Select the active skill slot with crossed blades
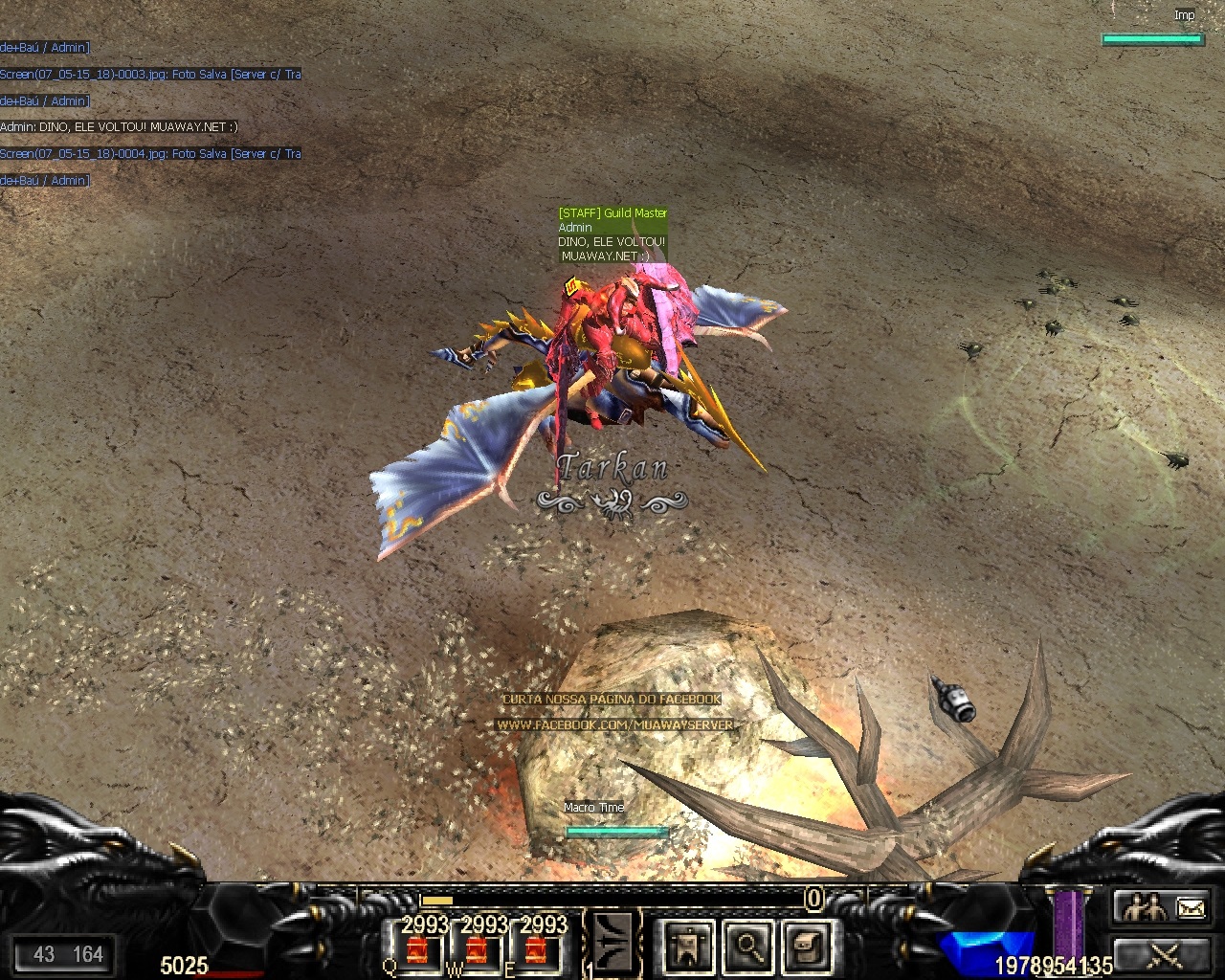 click(x=612, y=944)
